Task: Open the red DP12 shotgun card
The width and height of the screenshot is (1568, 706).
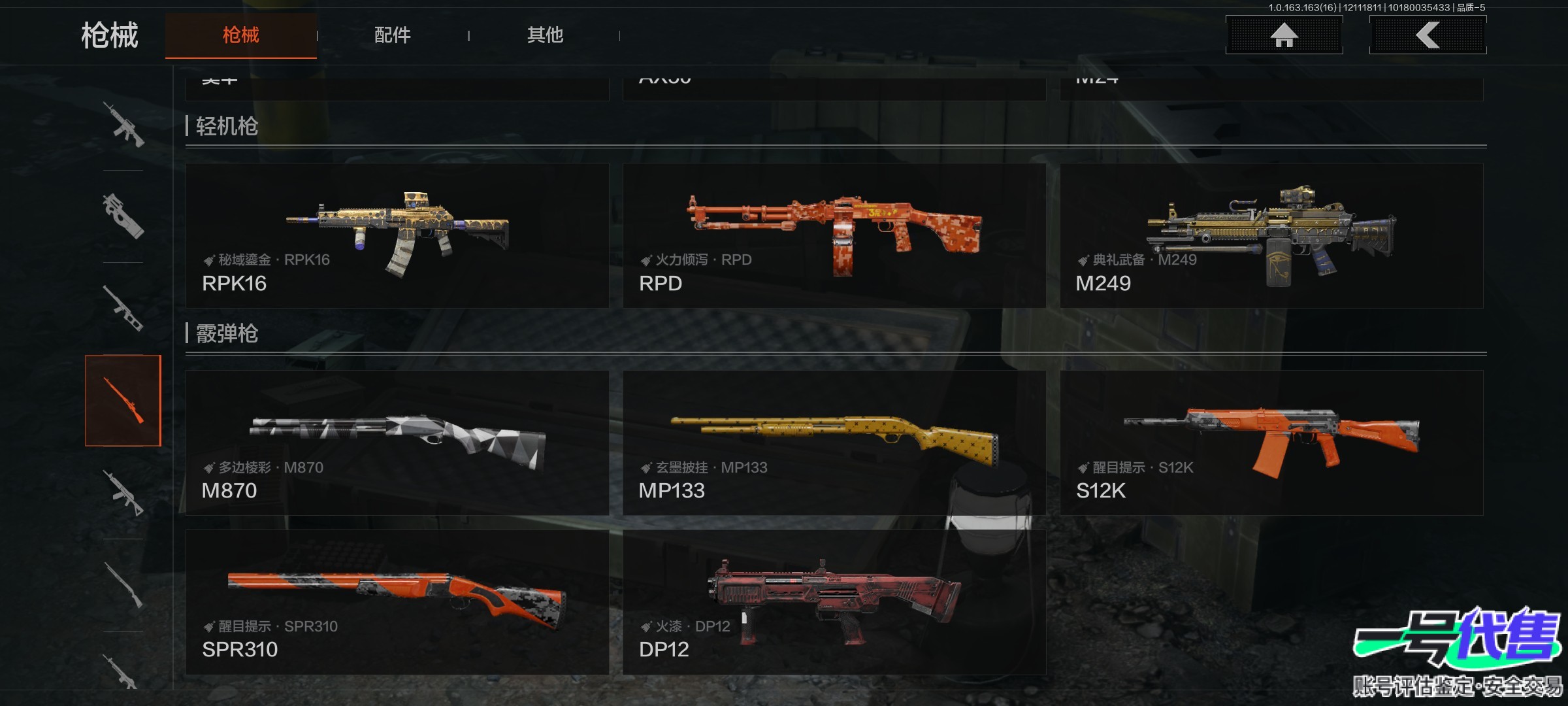Action: 834,602
